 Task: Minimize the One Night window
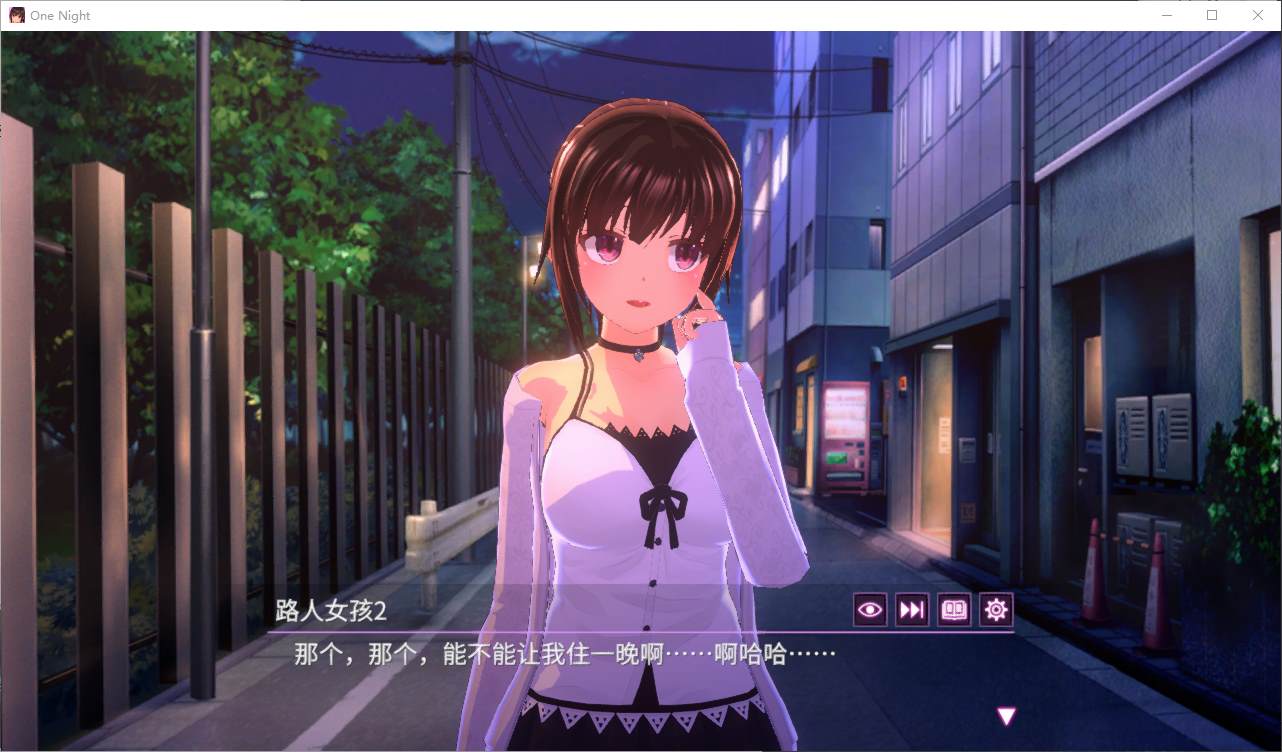[x=1166, y=15]
